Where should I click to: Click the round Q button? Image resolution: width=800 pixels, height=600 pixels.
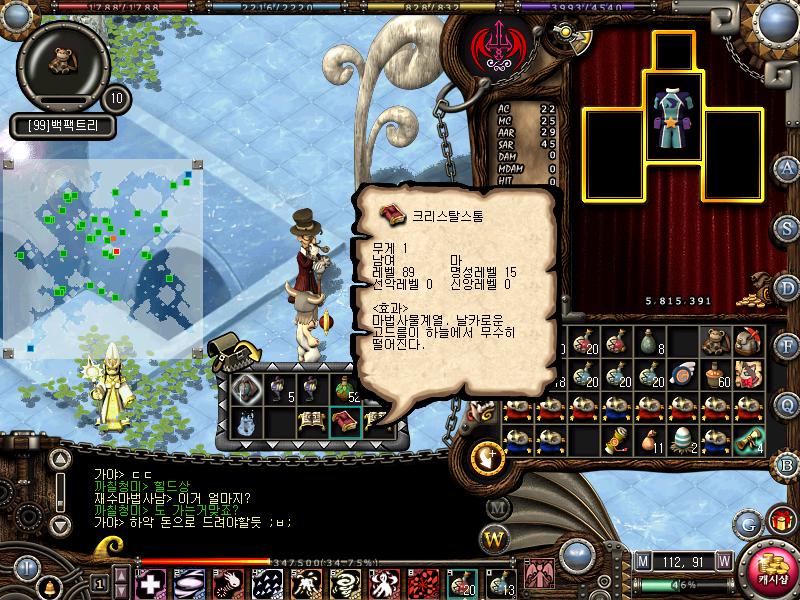[x=787, y=404]
